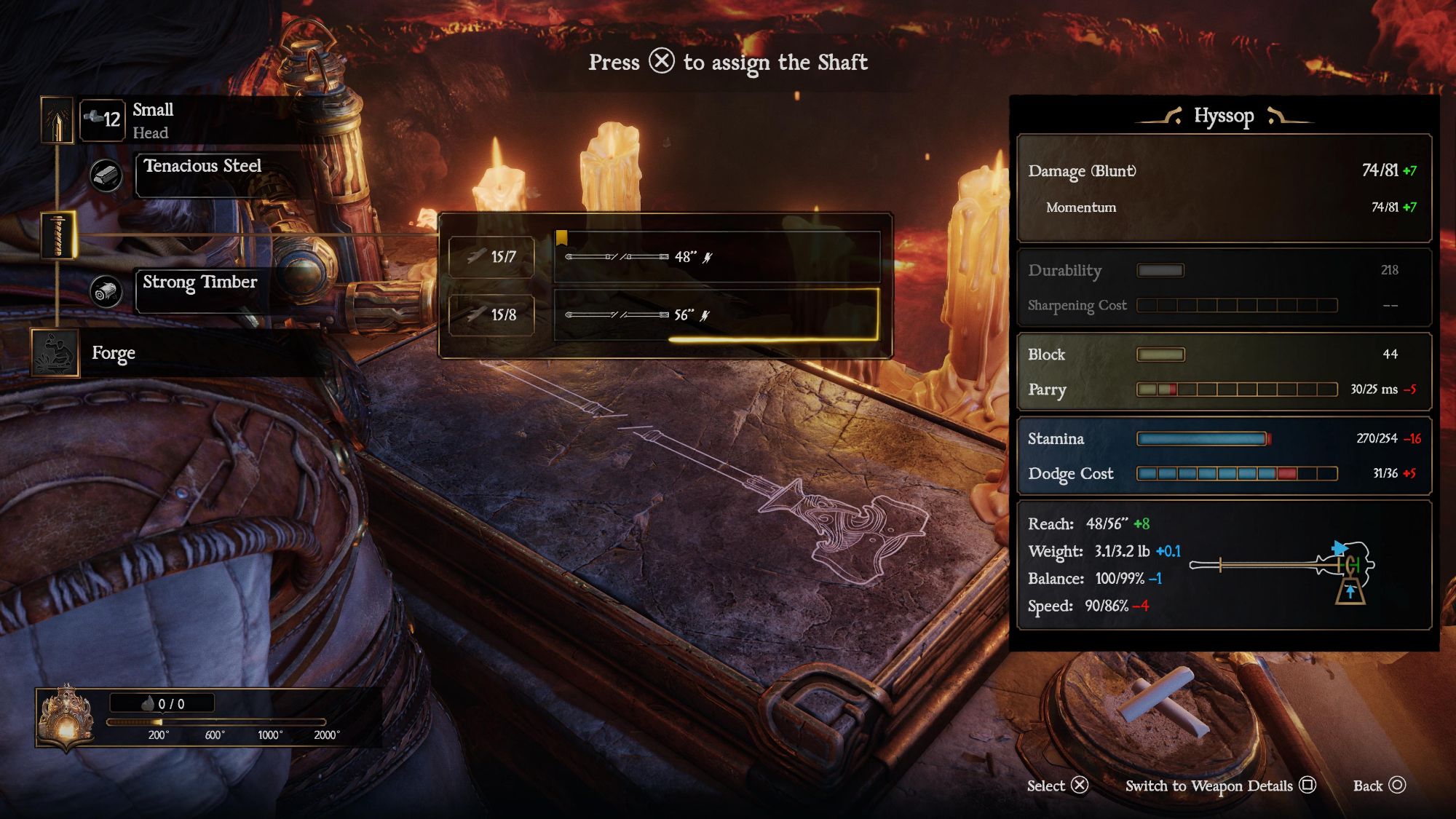Viewport: 1456px width, 819px height.
Task: Click the Forge anvil icon
Action: pos(55,353)
